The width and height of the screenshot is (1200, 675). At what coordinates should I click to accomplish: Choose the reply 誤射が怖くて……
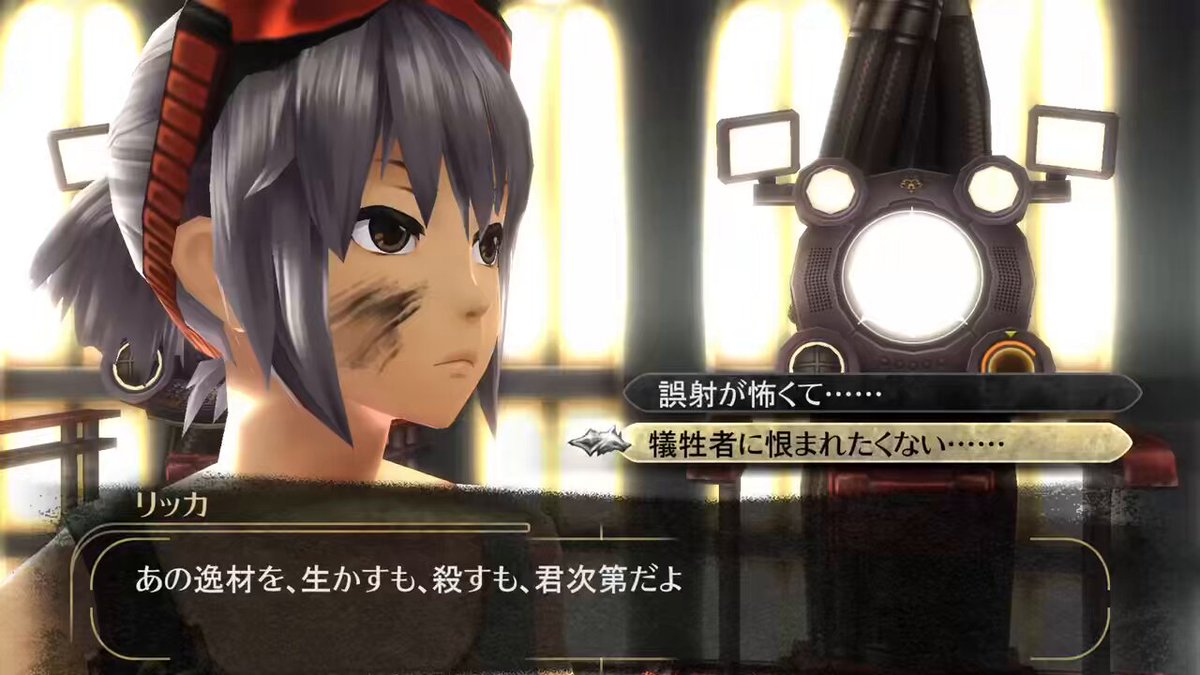click(x=880, y=392)
